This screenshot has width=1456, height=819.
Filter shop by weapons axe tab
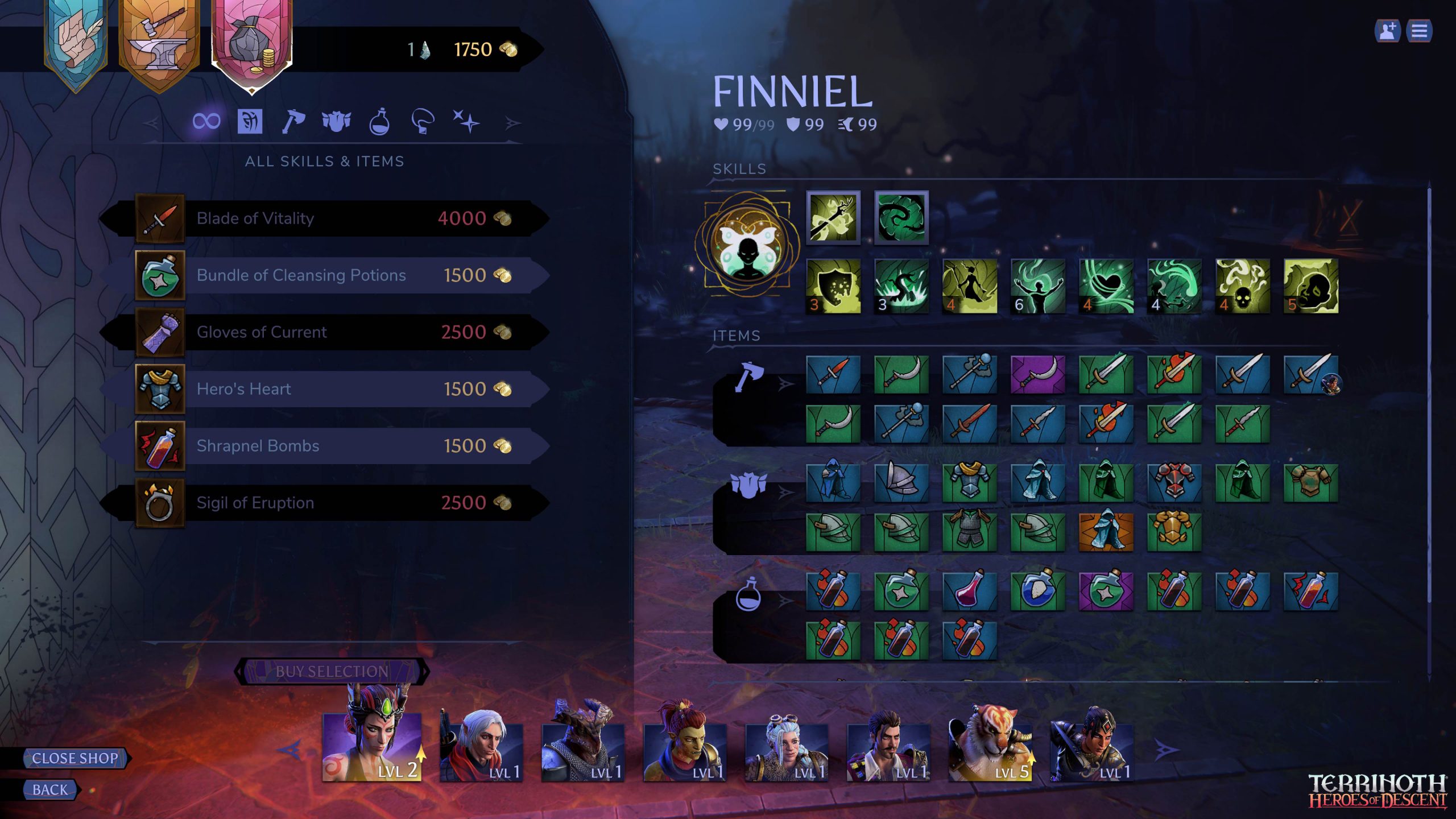(x=293, y=121)
